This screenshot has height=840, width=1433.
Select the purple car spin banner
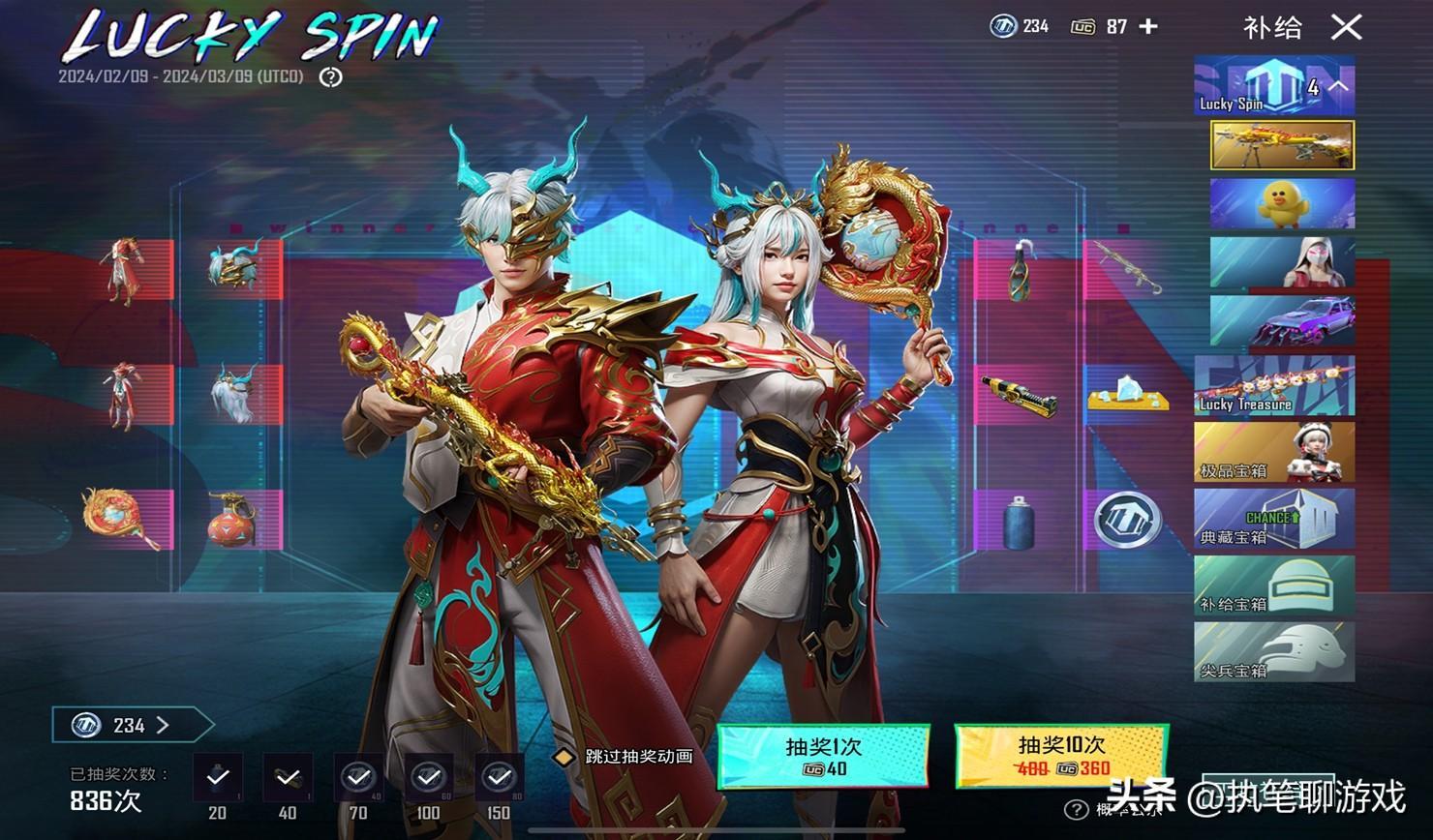(x=1282, y=321)
